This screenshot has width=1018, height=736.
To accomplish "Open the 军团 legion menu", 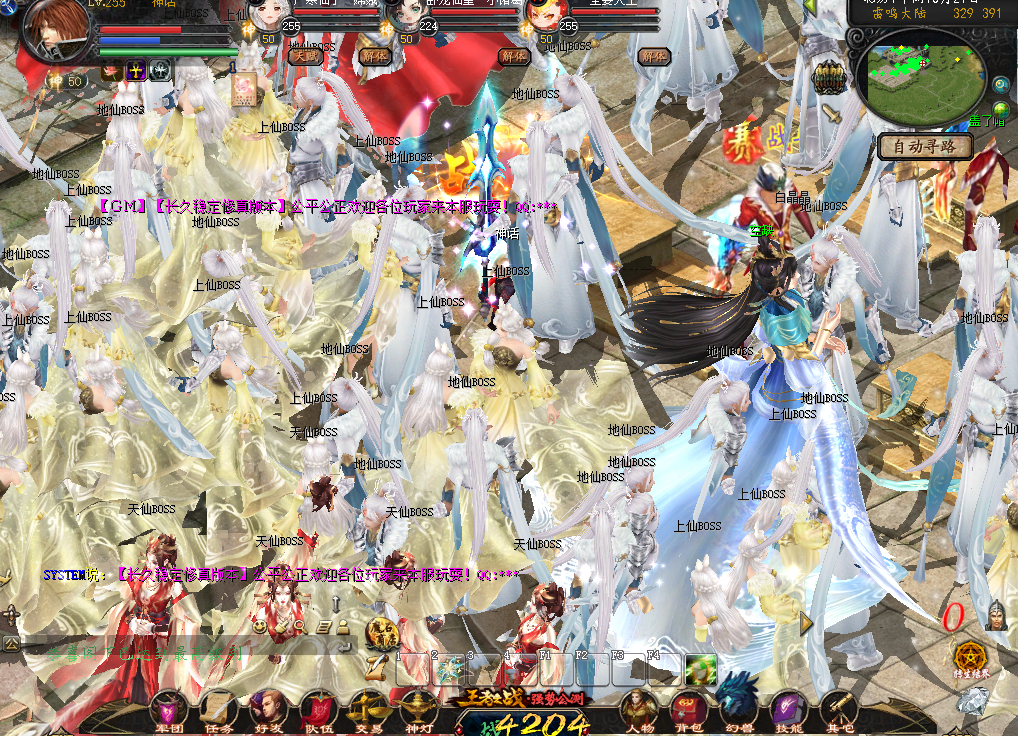I will click(167, 710).
